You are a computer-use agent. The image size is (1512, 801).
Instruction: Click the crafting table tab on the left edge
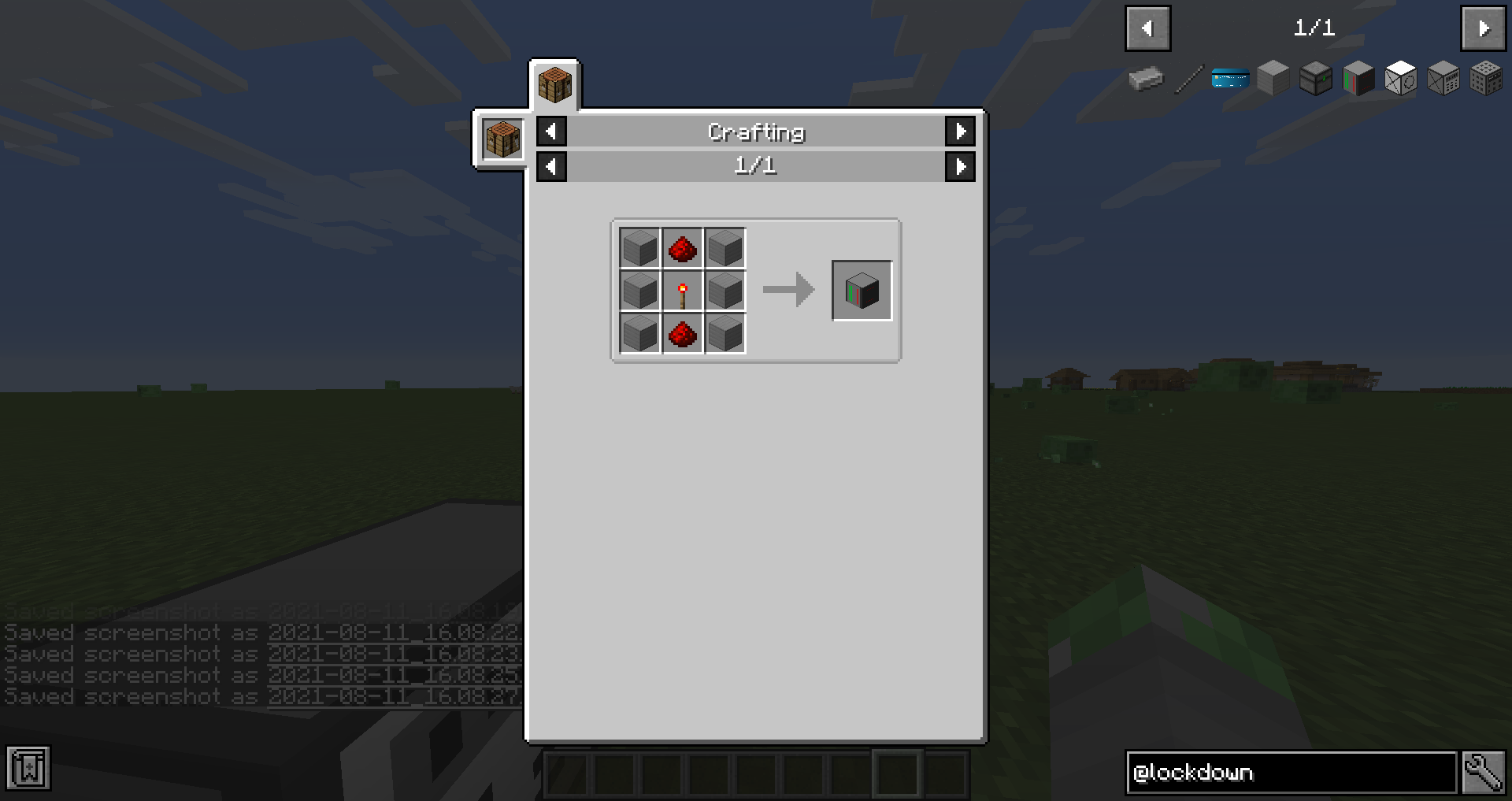501,139
